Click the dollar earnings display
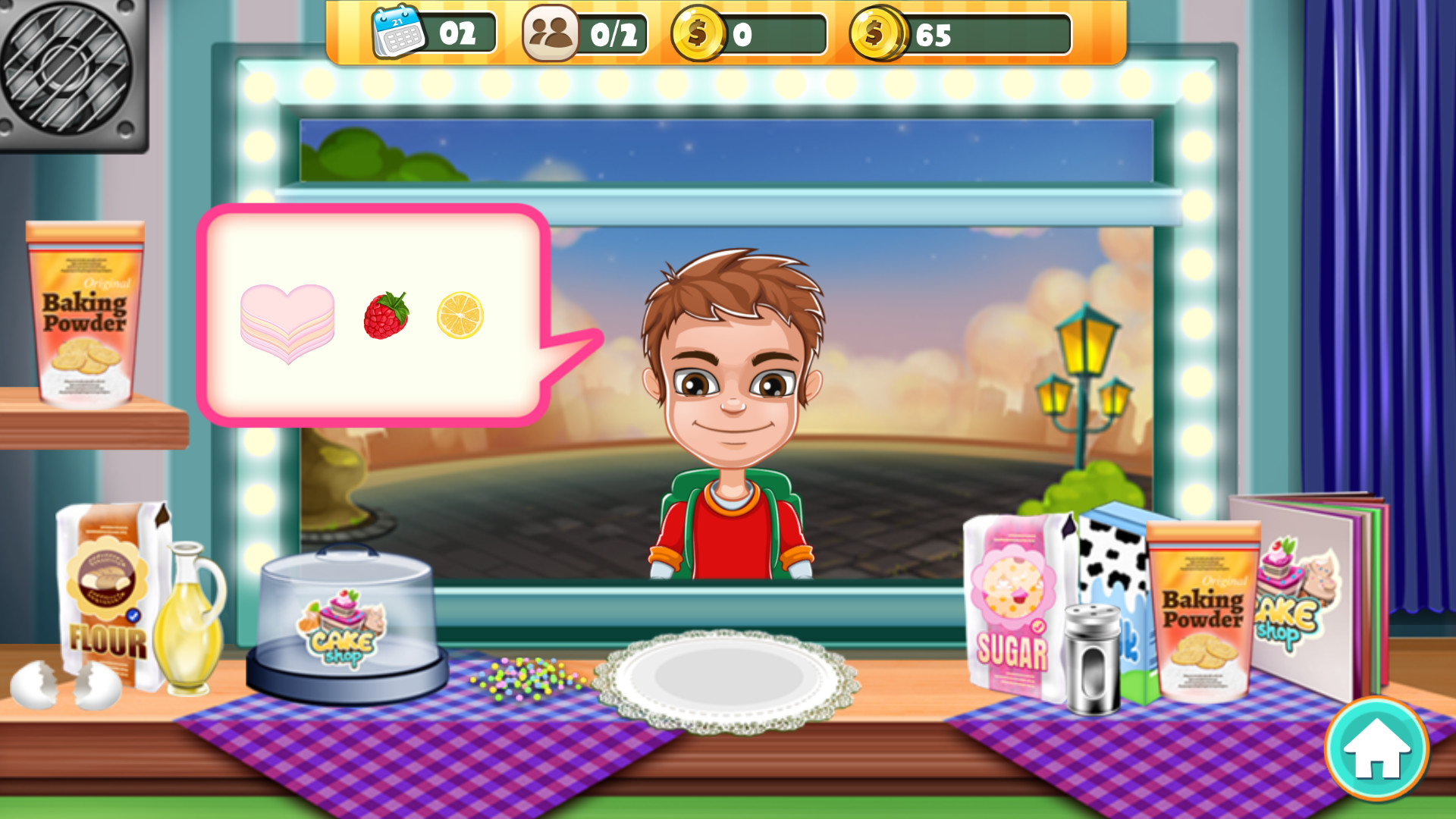Screen dimensions: 1456x819 [x=701, y=32]
